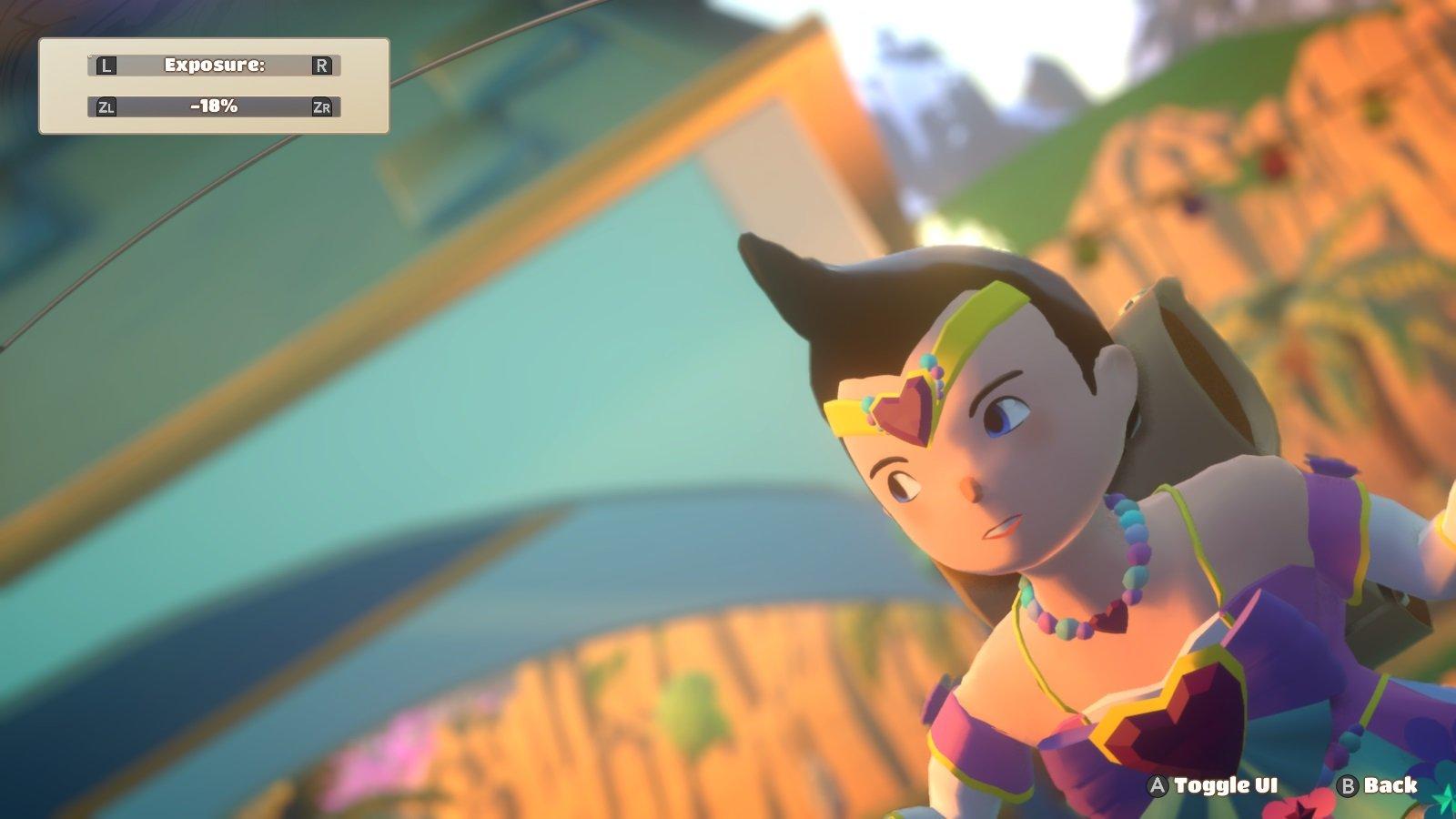Switch to the adjustment value row
The width and height of the screenshot is (1456, 819).
click(x=214, y=107)
